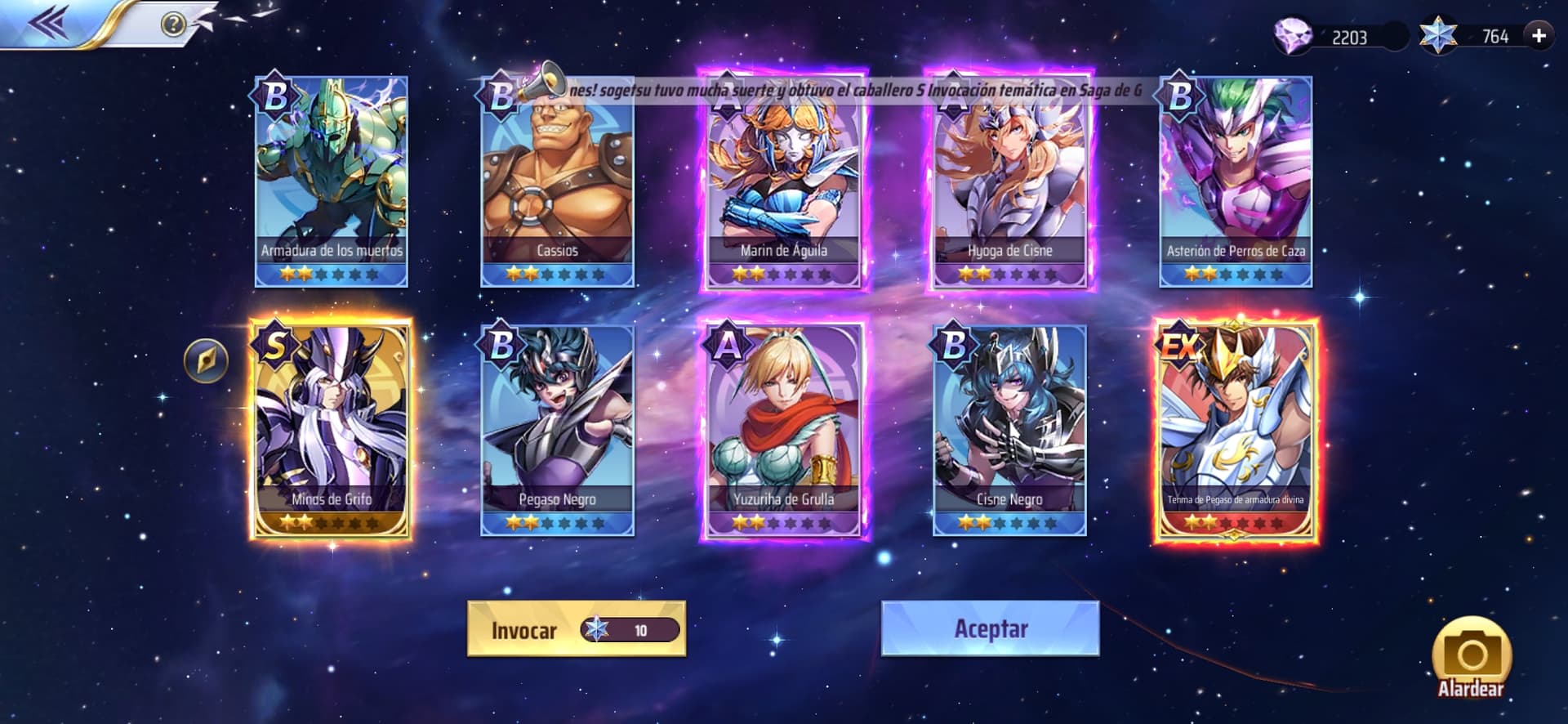
Task: Choose the Marin de Águila card
Action: click(783, 181)
